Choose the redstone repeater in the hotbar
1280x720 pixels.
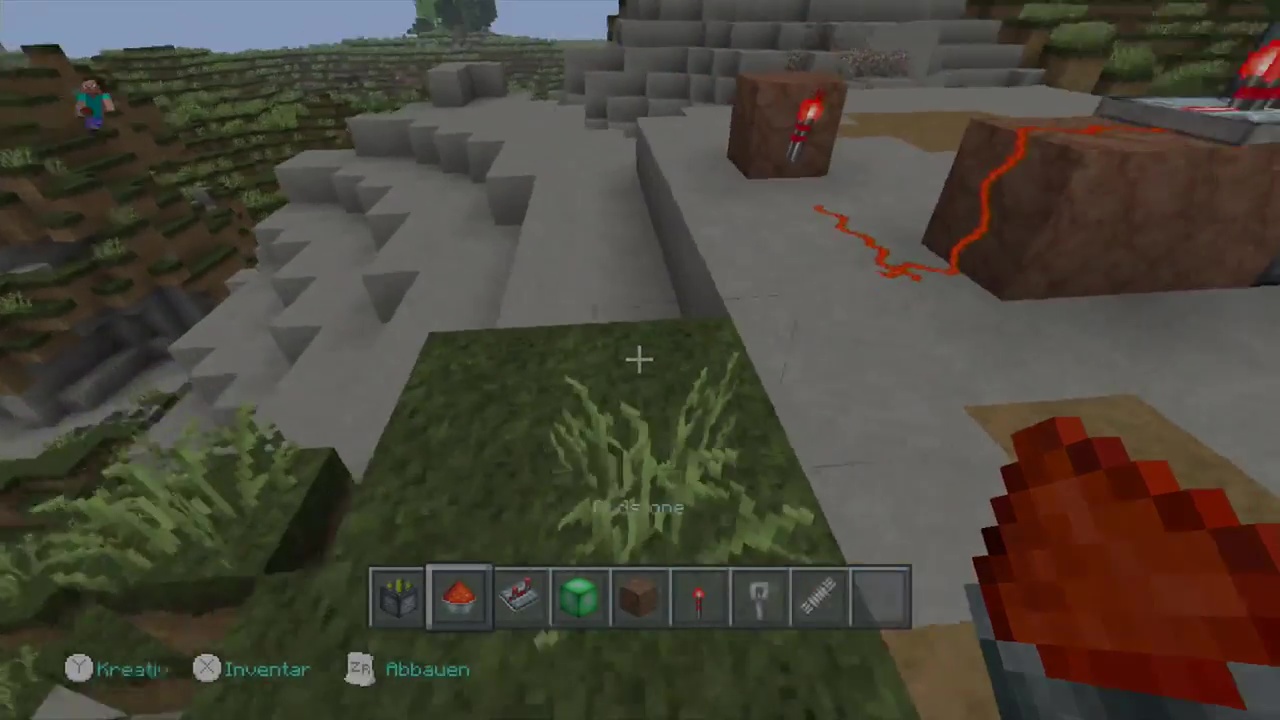520,598
